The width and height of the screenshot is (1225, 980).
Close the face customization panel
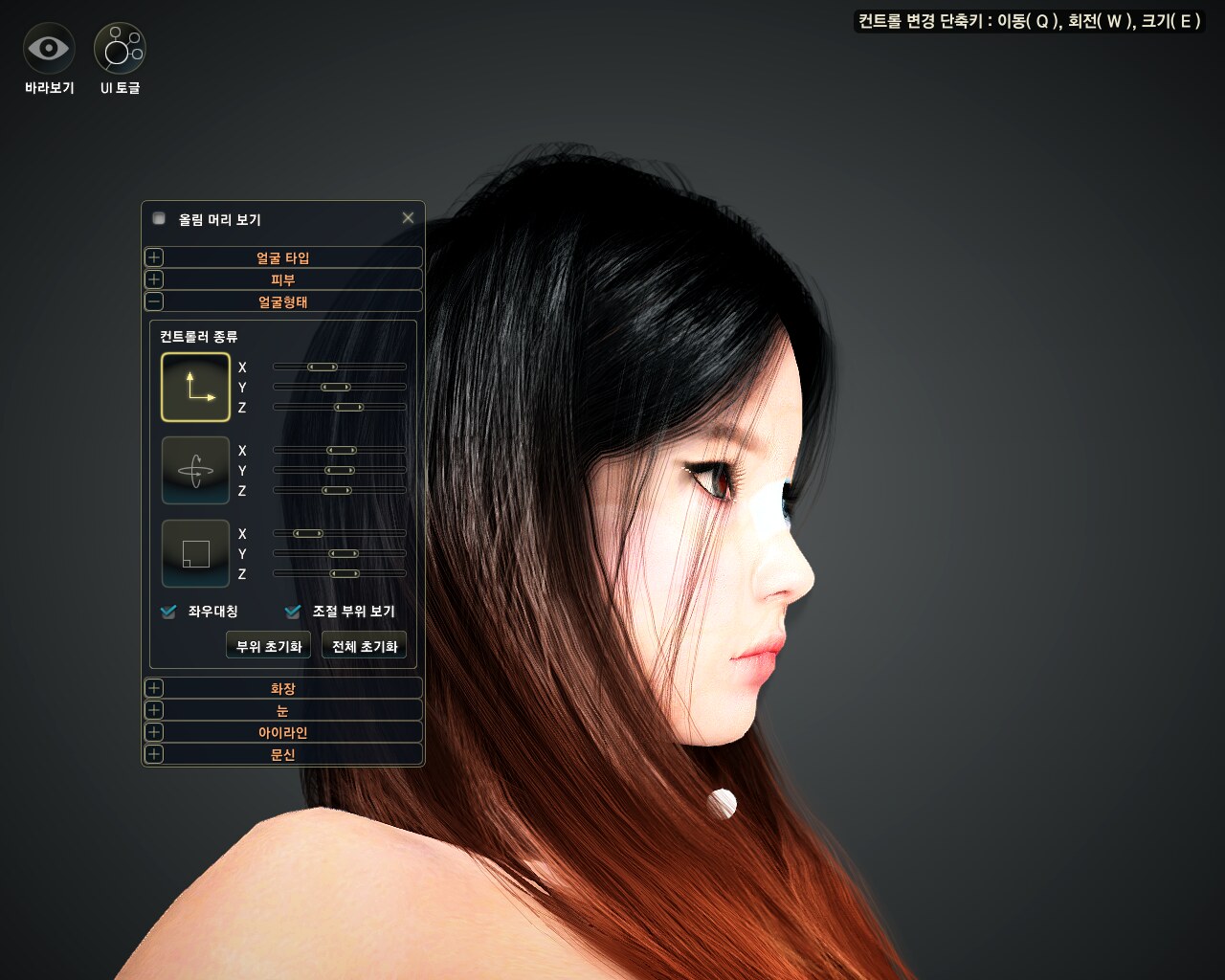click(408, 218)
